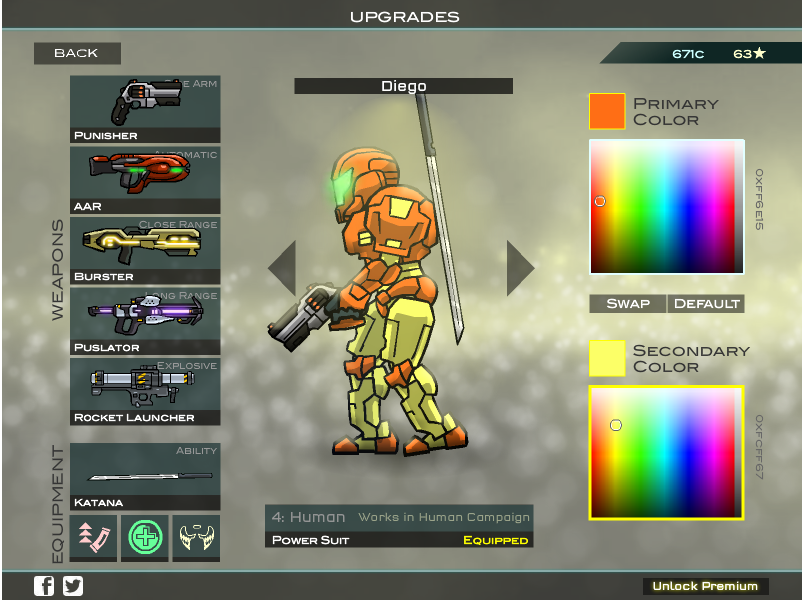Select the wings equipment icon
The width and height of the screenshot is (802, 602).
tap(196, 538)
